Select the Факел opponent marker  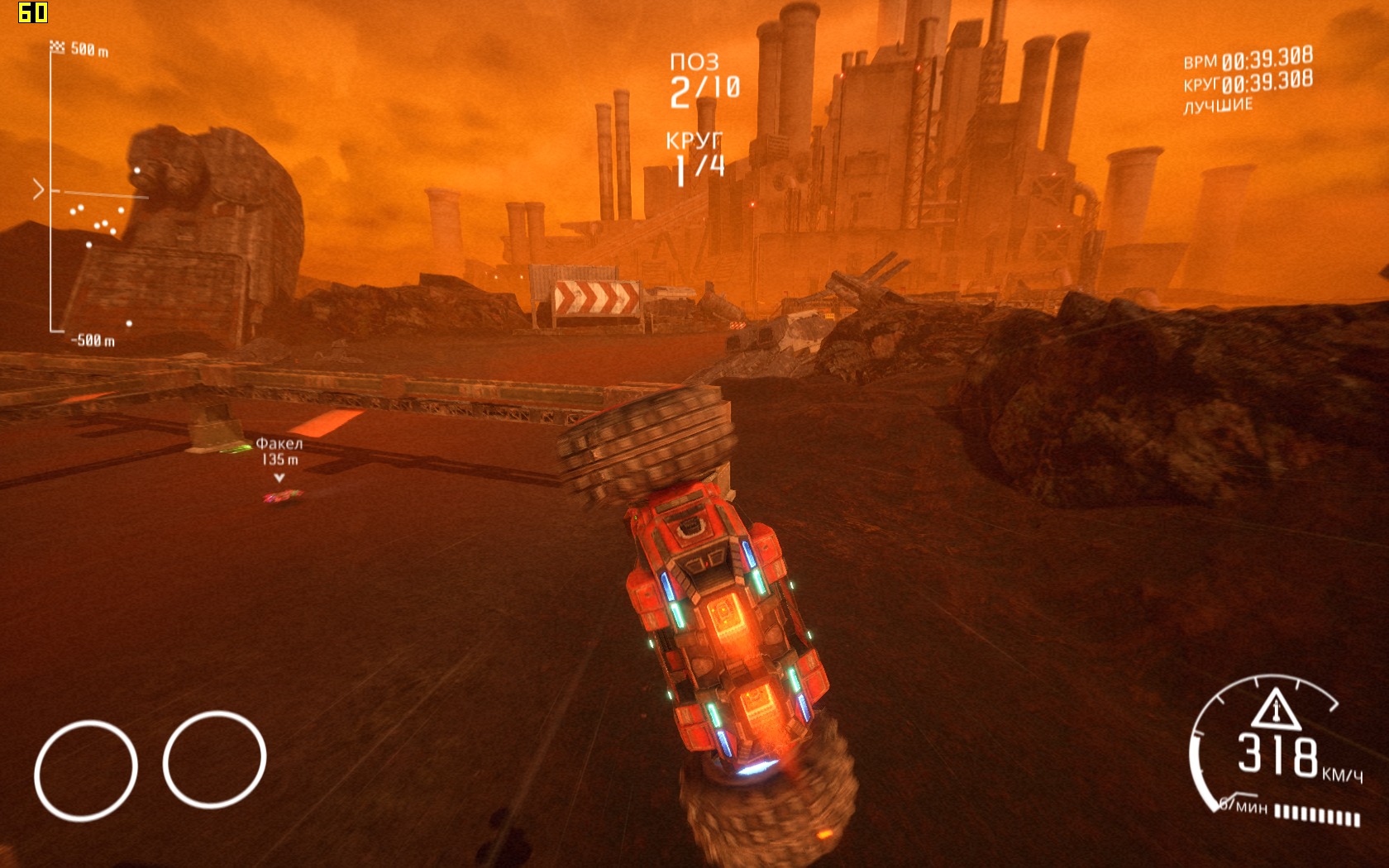[x=279, y=460]
